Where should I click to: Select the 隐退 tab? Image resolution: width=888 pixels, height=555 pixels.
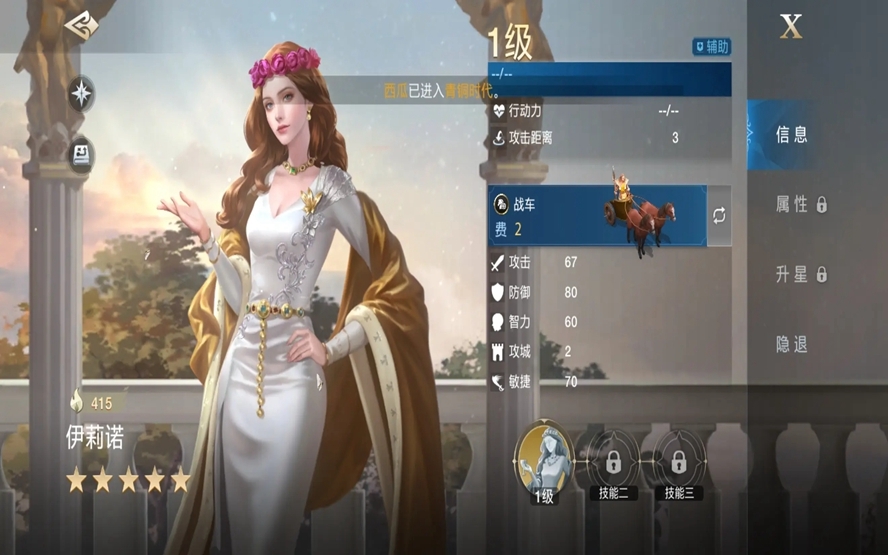point(791,344)
